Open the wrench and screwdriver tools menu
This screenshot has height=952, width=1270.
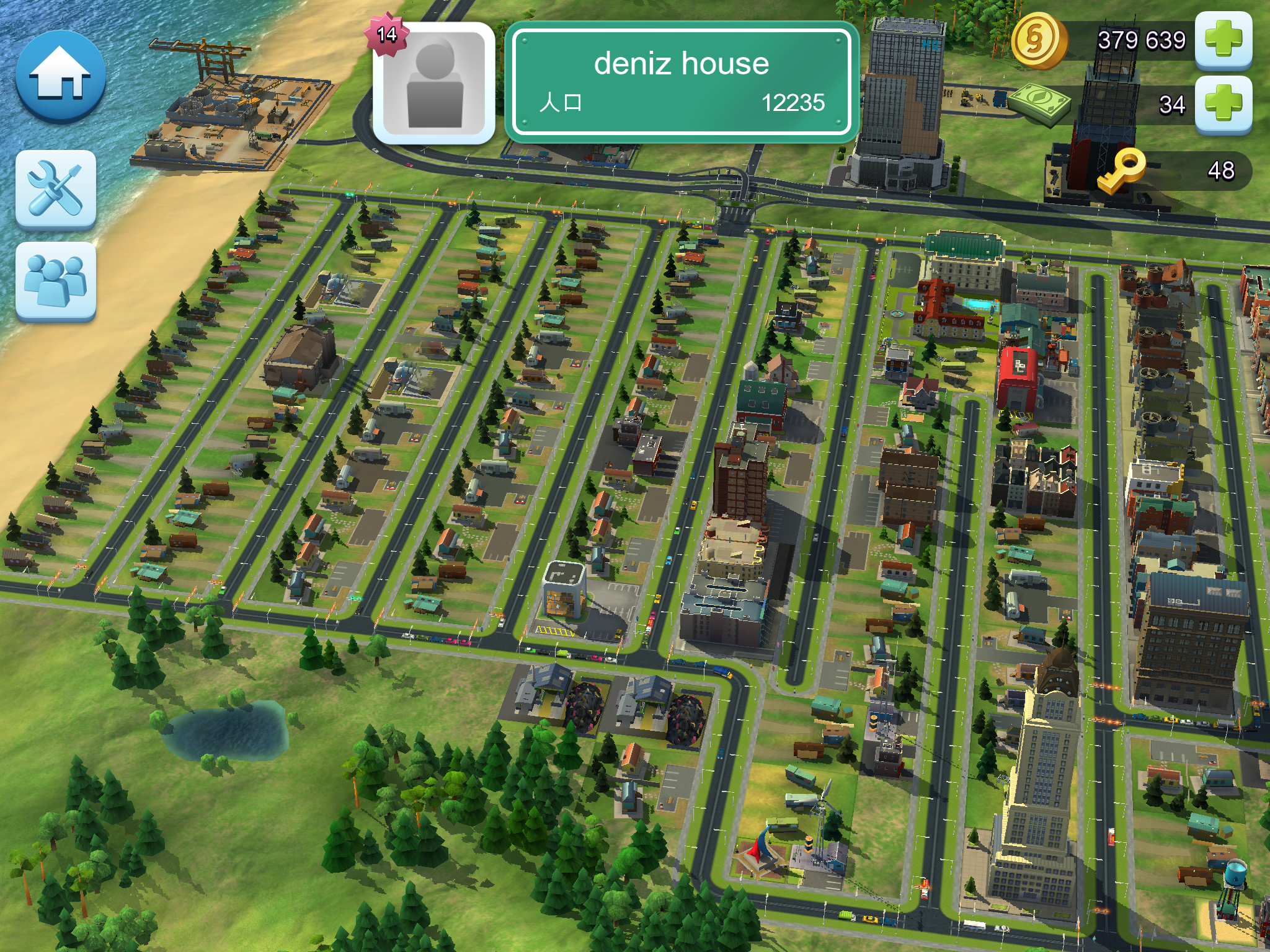tap(56, 188)
